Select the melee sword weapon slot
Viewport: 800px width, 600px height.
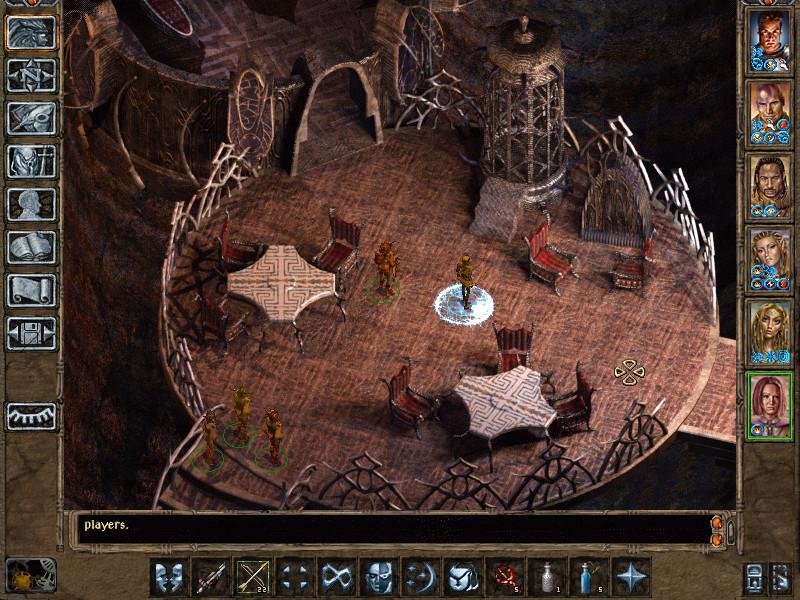210,577
